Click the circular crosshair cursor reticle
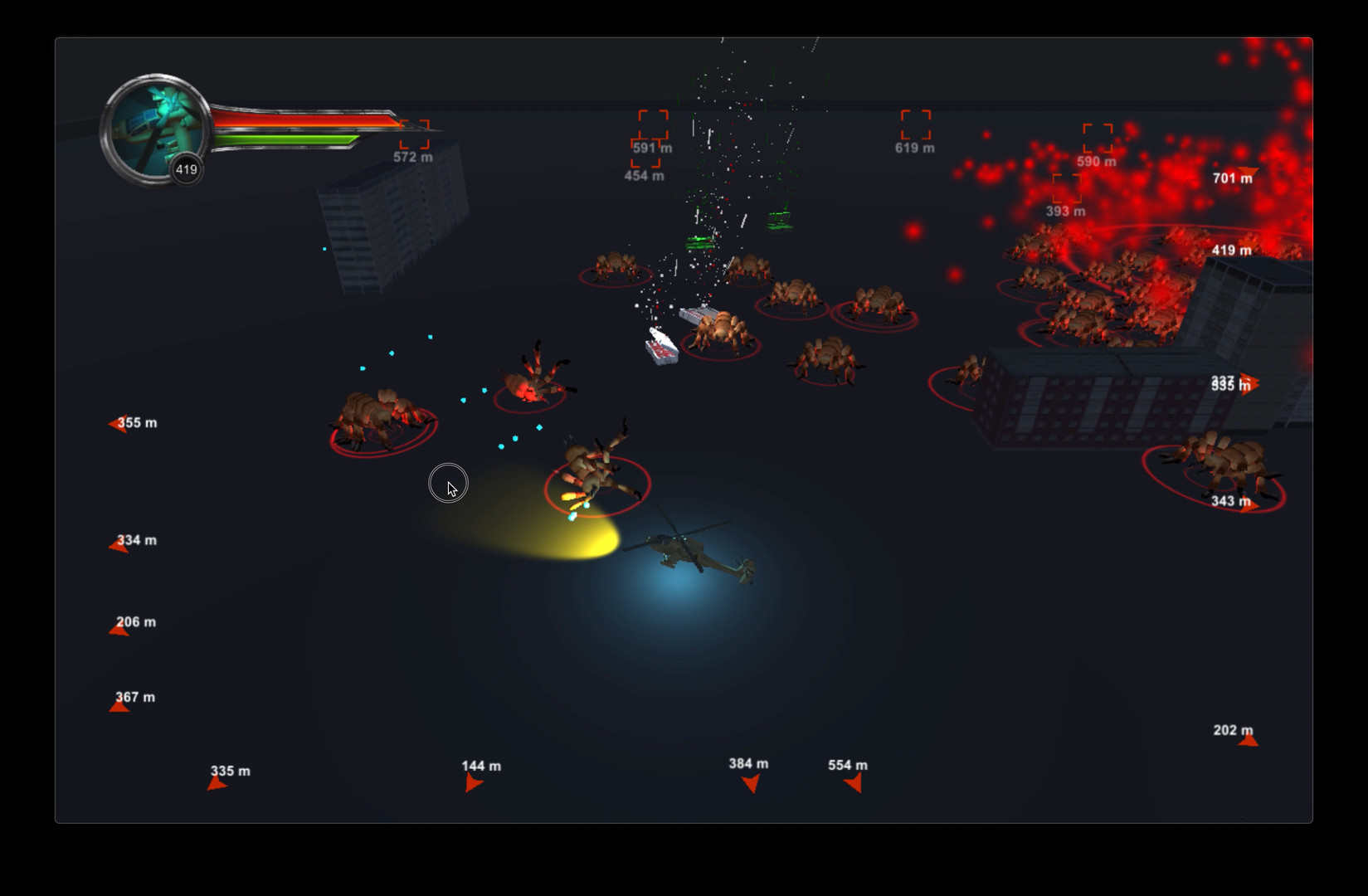 pos(449,483)
